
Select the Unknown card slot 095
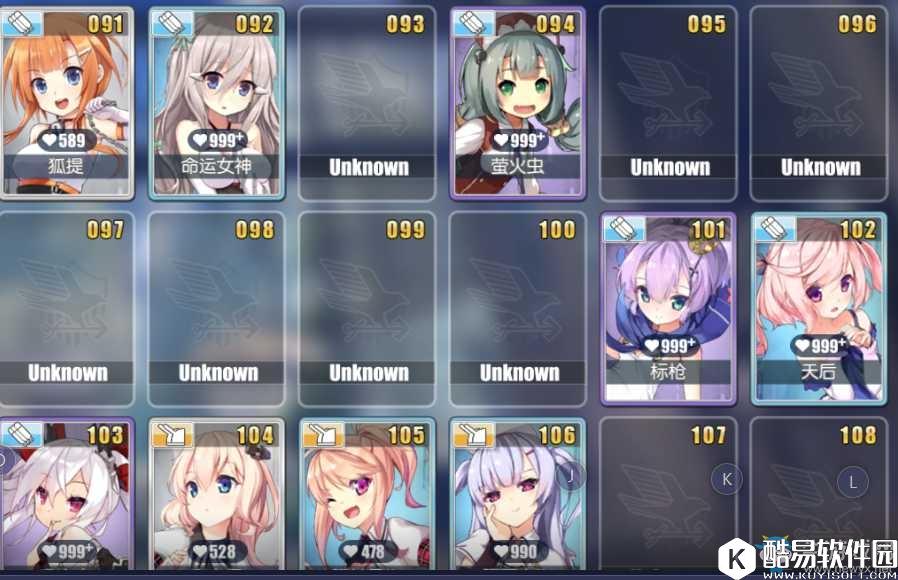(x=668, y=100)
